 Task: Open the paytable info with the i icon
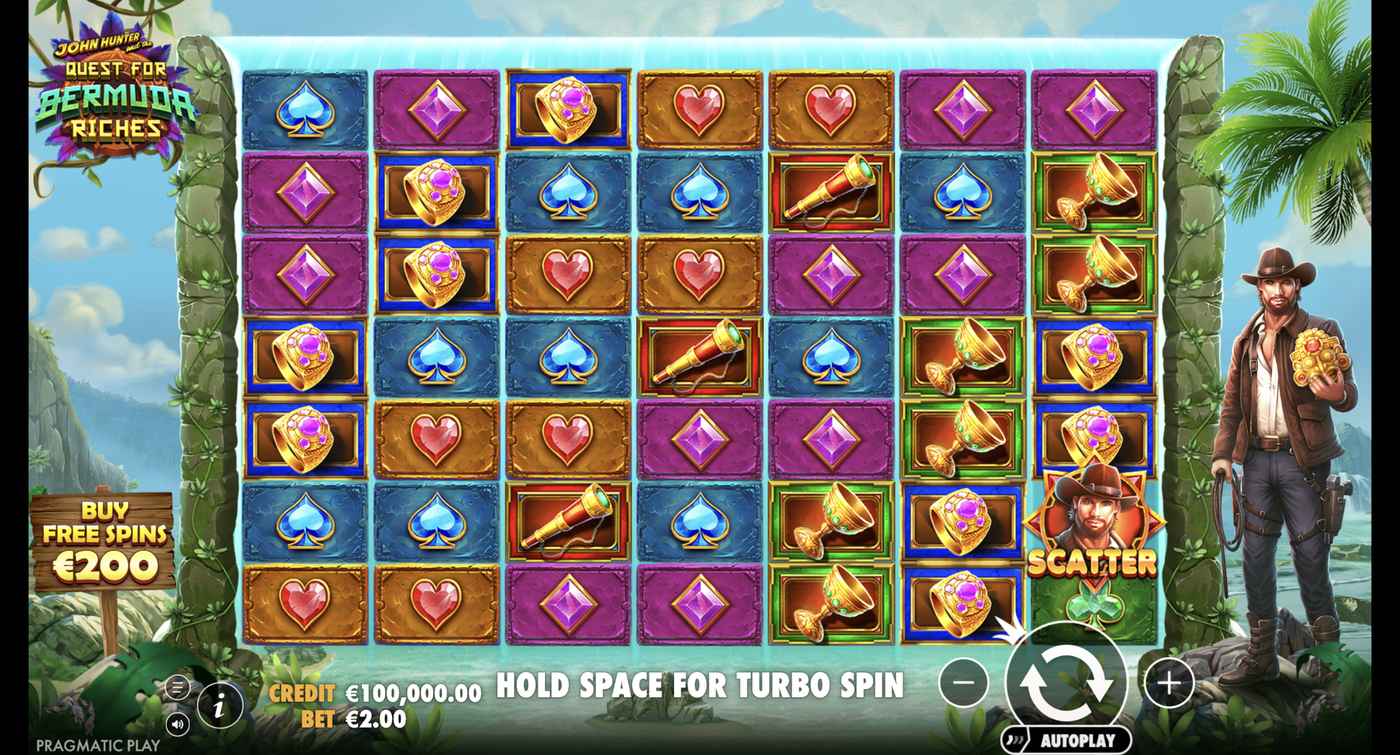tap(218, 703)
